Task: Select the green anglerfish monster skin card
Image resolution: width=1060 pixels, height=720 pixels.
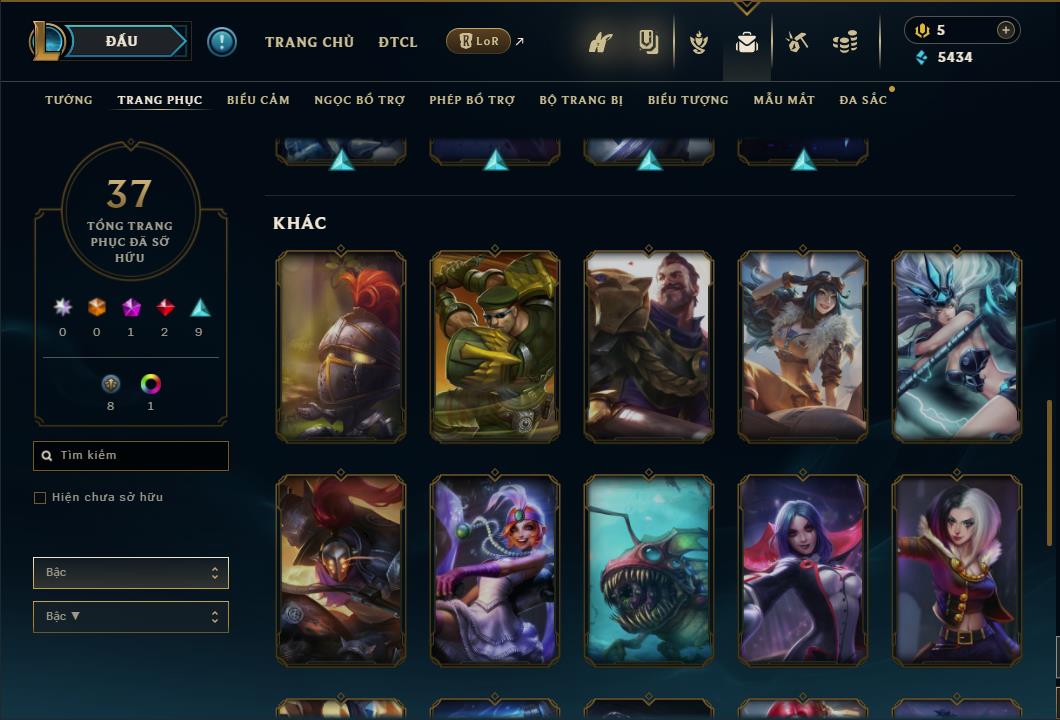Action: coord(649,571)
